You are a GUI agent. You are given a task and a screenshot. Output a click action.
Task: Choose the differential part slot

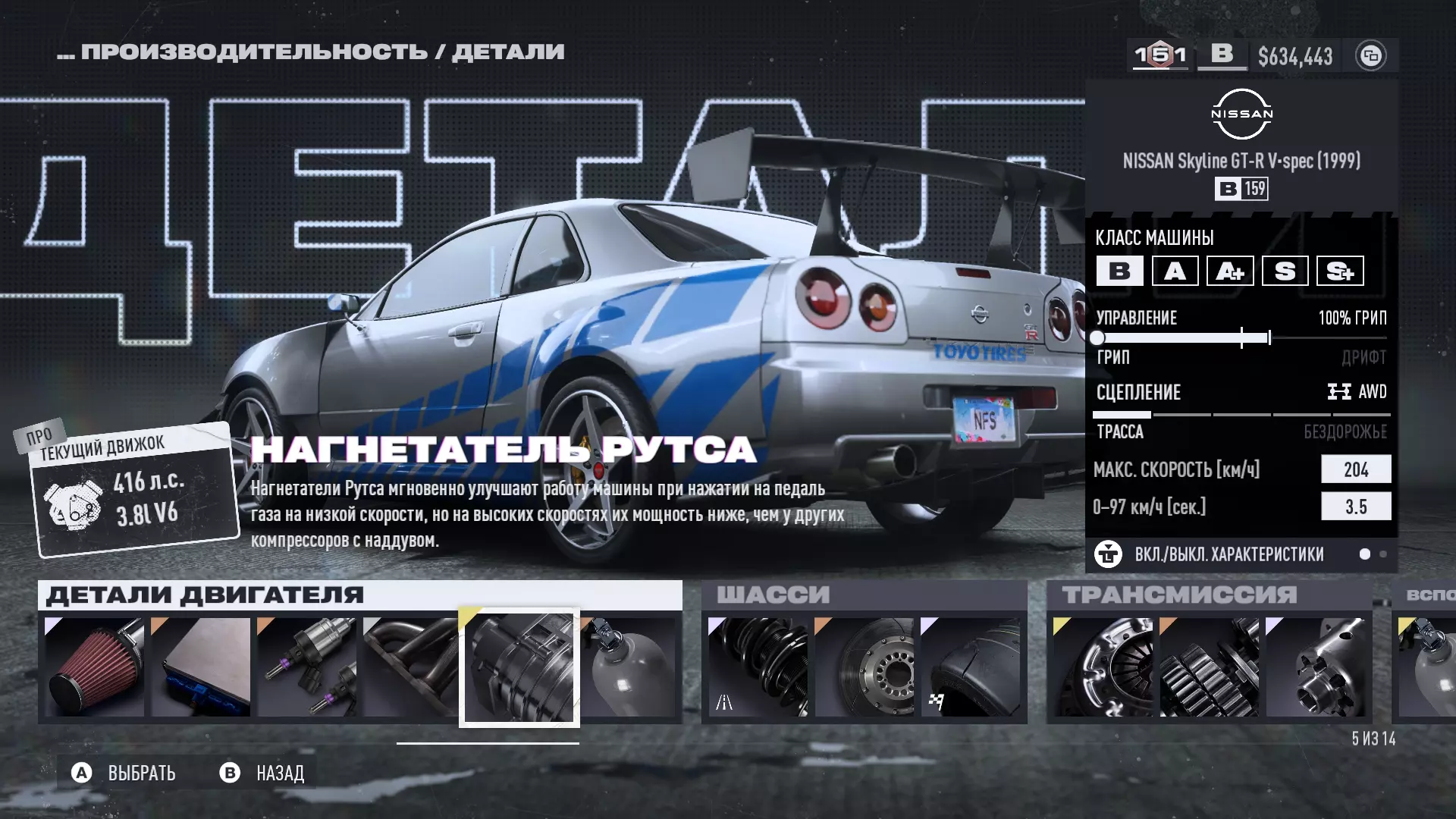(x=1316, y=667)
